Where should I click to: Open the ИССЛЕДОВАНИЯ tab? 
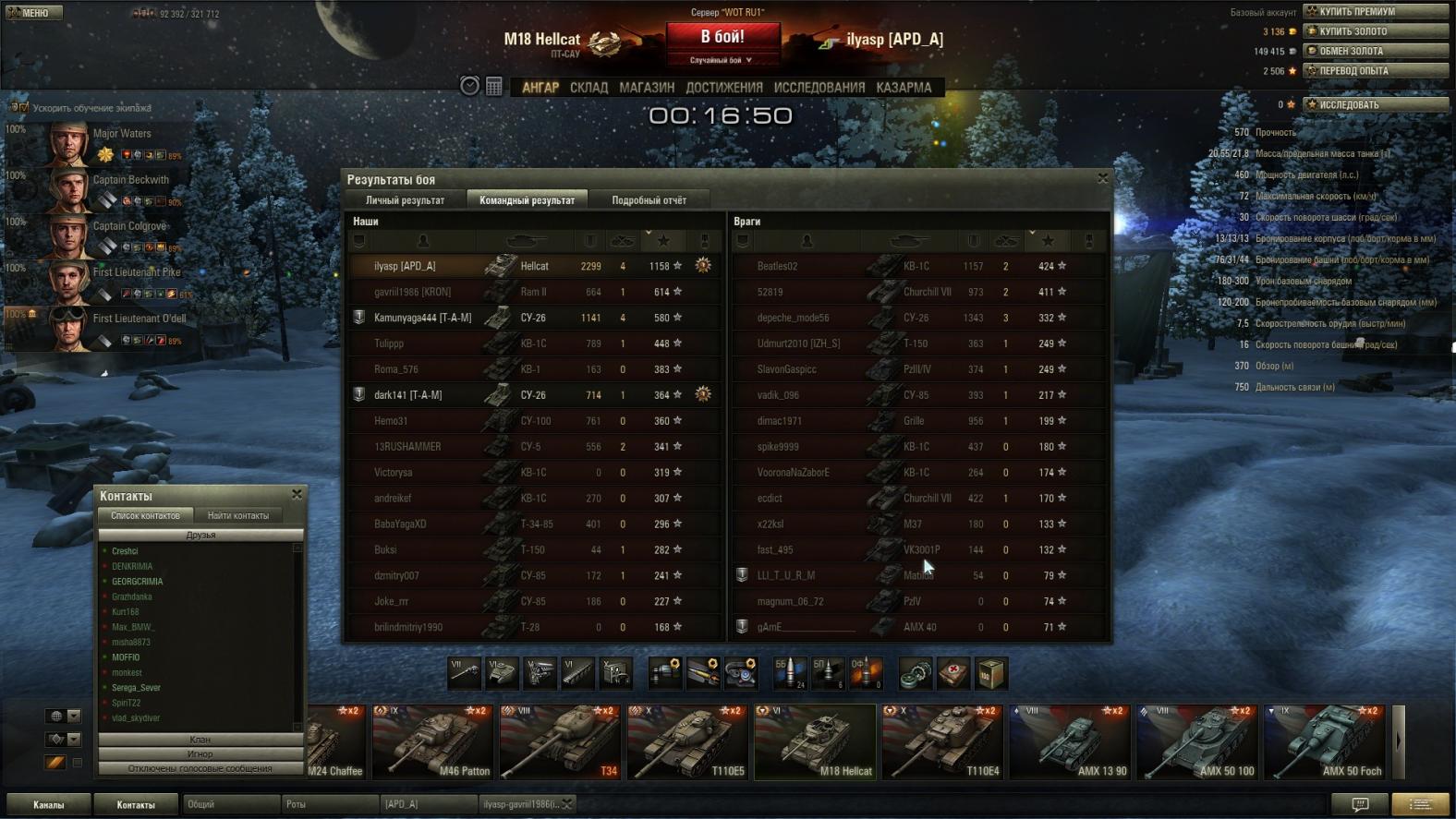[x=819, y=88]
